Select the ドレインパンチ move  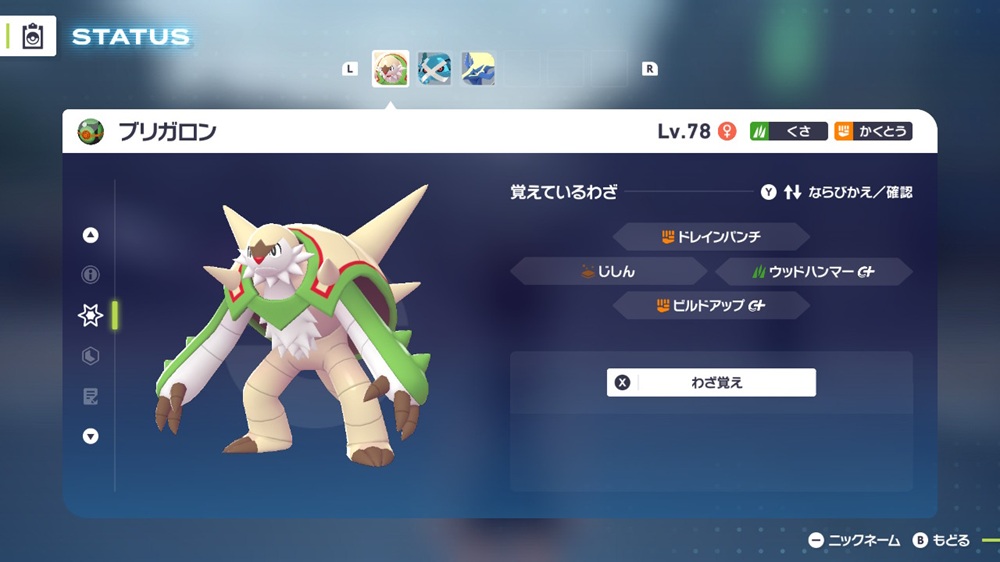710,237
